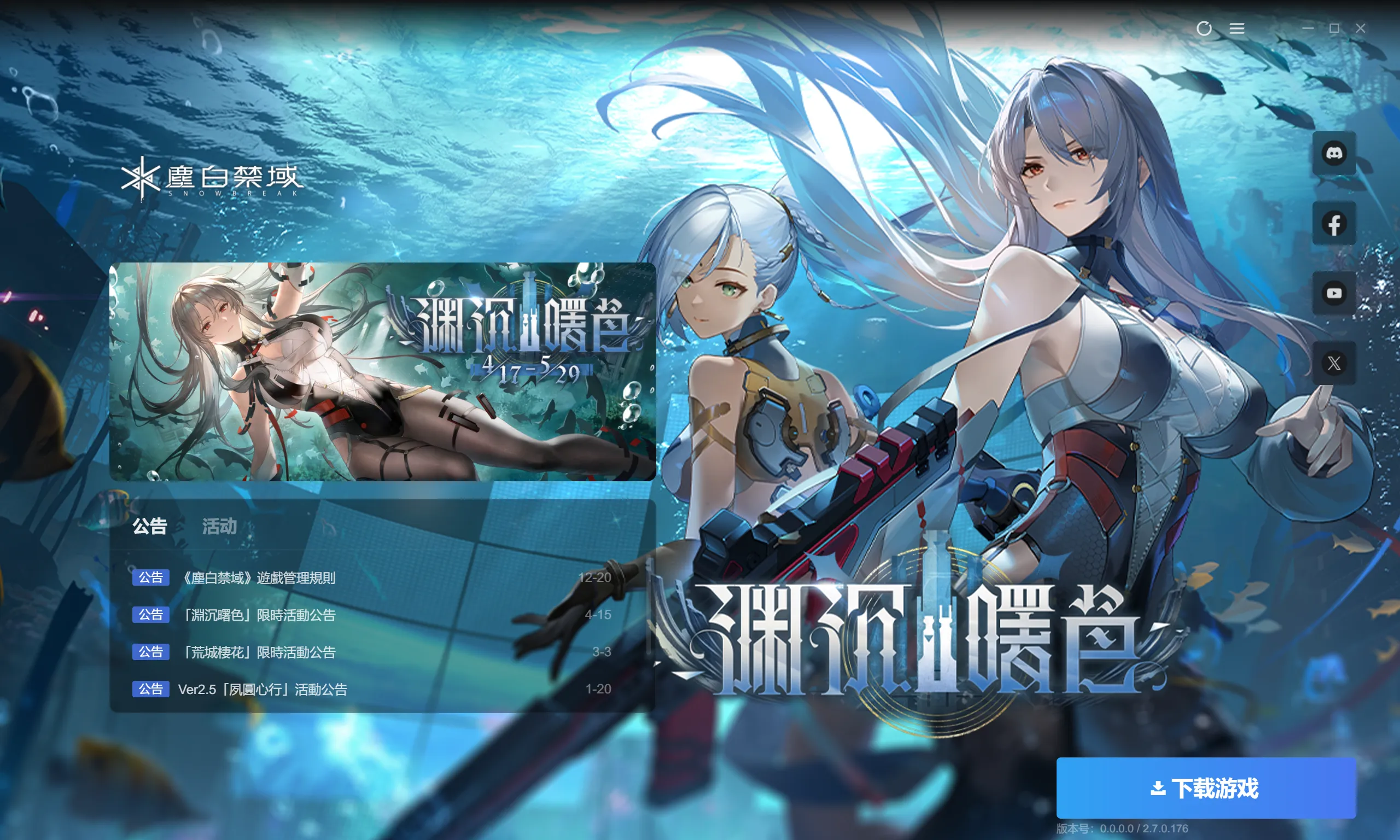1400x840 pixels.
Task: Click the 公告 badge on the first announcement
Action: click(151, 577)
